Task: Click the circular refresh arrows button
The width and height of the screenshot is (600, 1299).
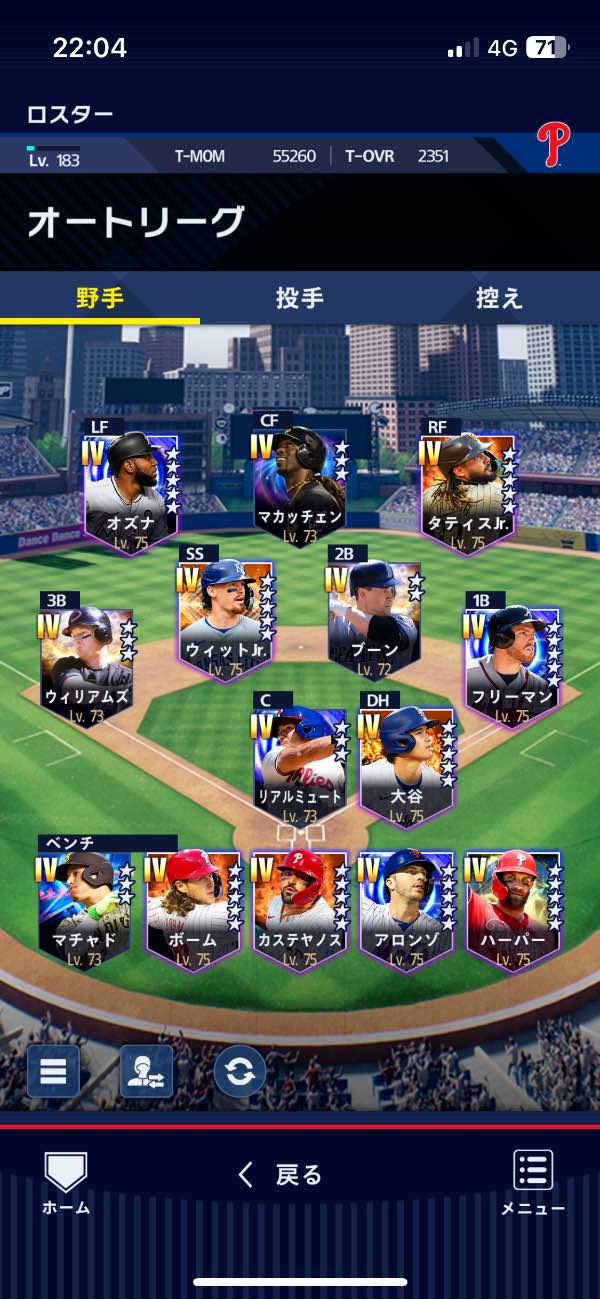Action: tap(240, 1071)
